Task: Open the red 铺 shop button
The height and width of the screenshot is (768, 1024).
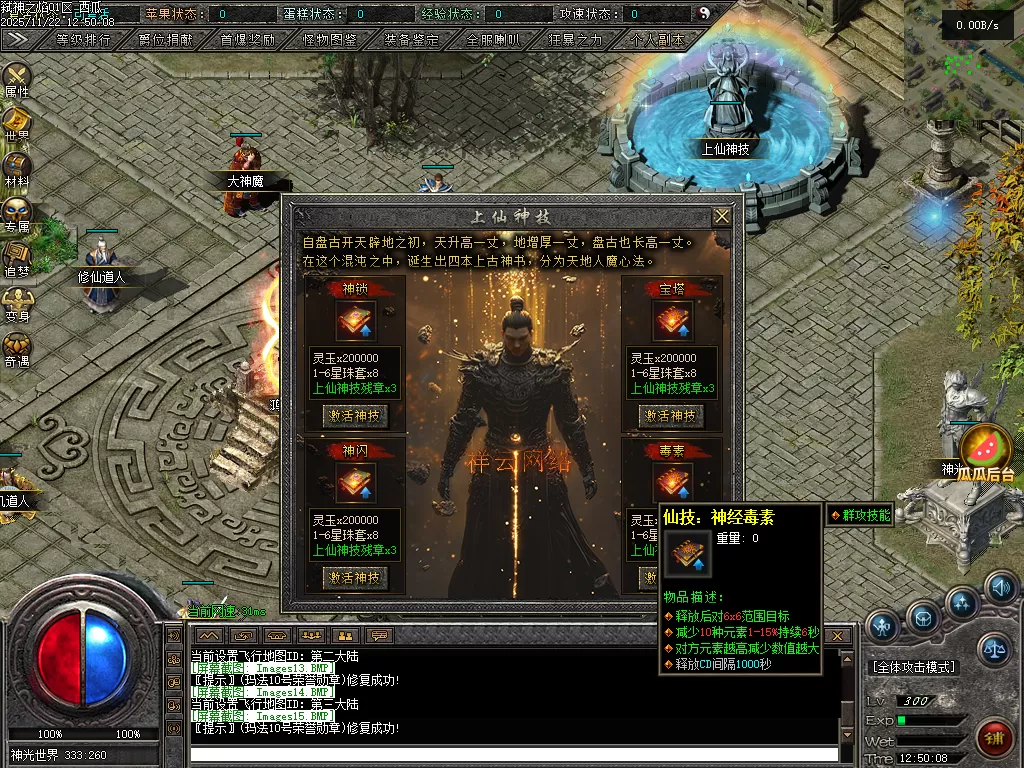Action: pos(994,736)
